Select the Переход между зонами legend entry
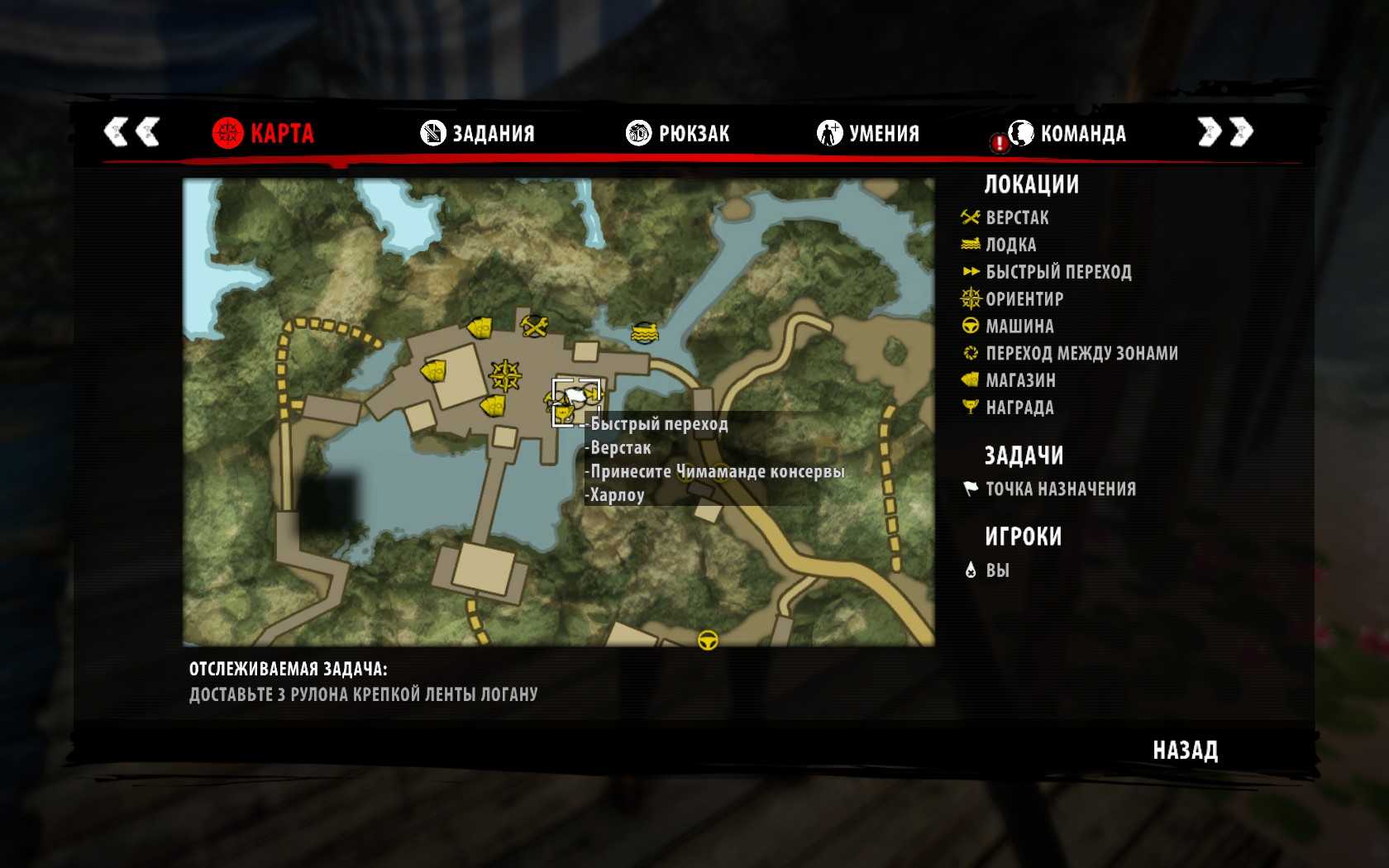 [x=1081, y=353]
